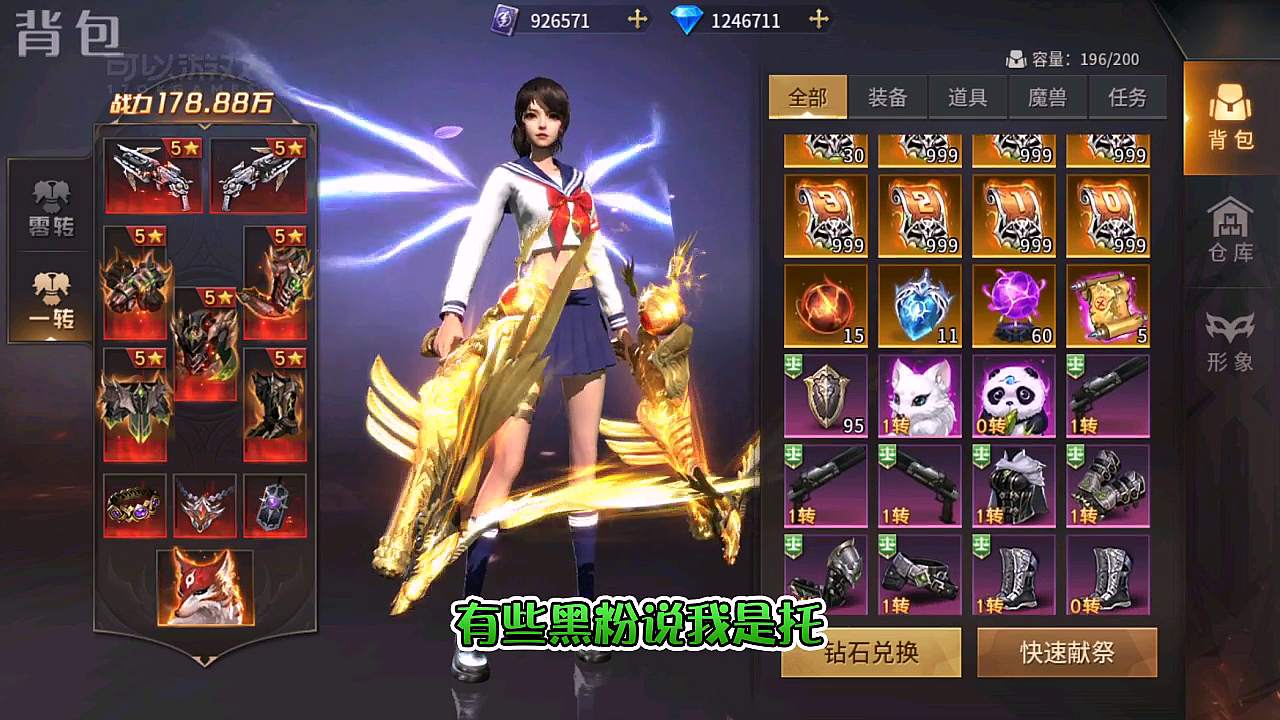Select the shield item with count 95
The height and width of the screenshot is (720, 1280).
tap(826, 396)
